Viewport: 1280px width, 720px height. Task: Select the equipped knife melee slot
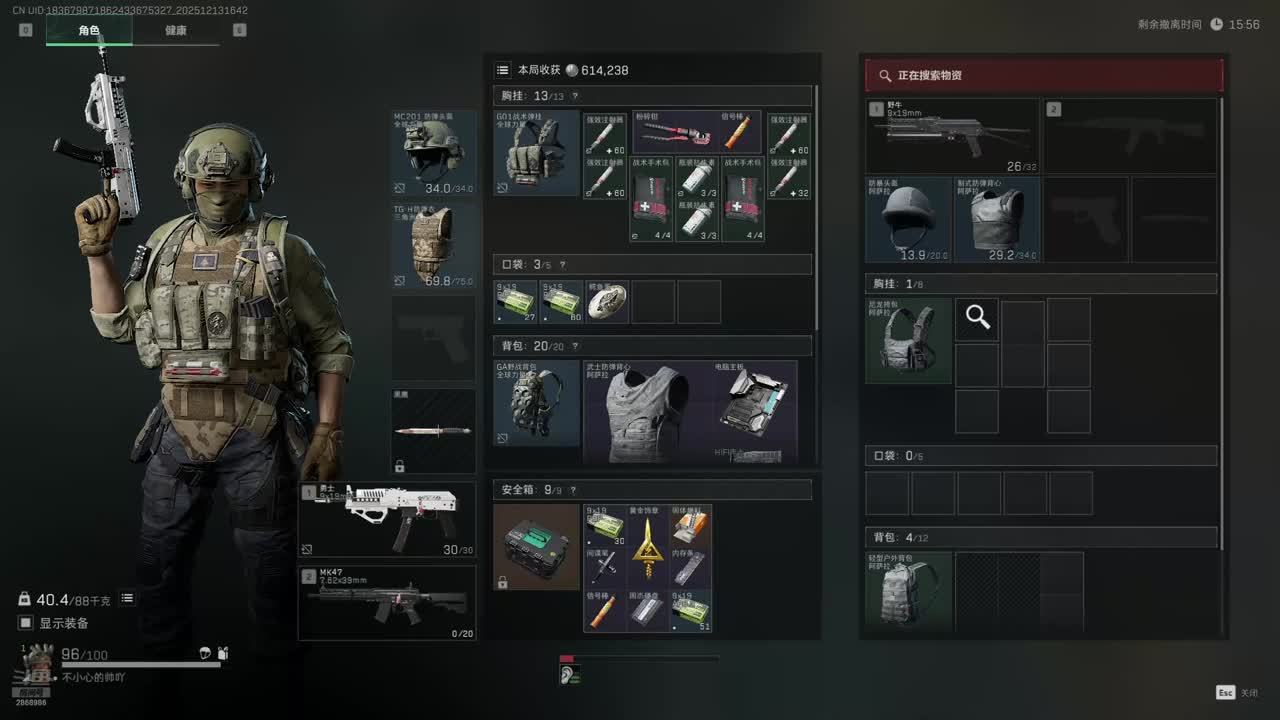click(x=433, y=431)
